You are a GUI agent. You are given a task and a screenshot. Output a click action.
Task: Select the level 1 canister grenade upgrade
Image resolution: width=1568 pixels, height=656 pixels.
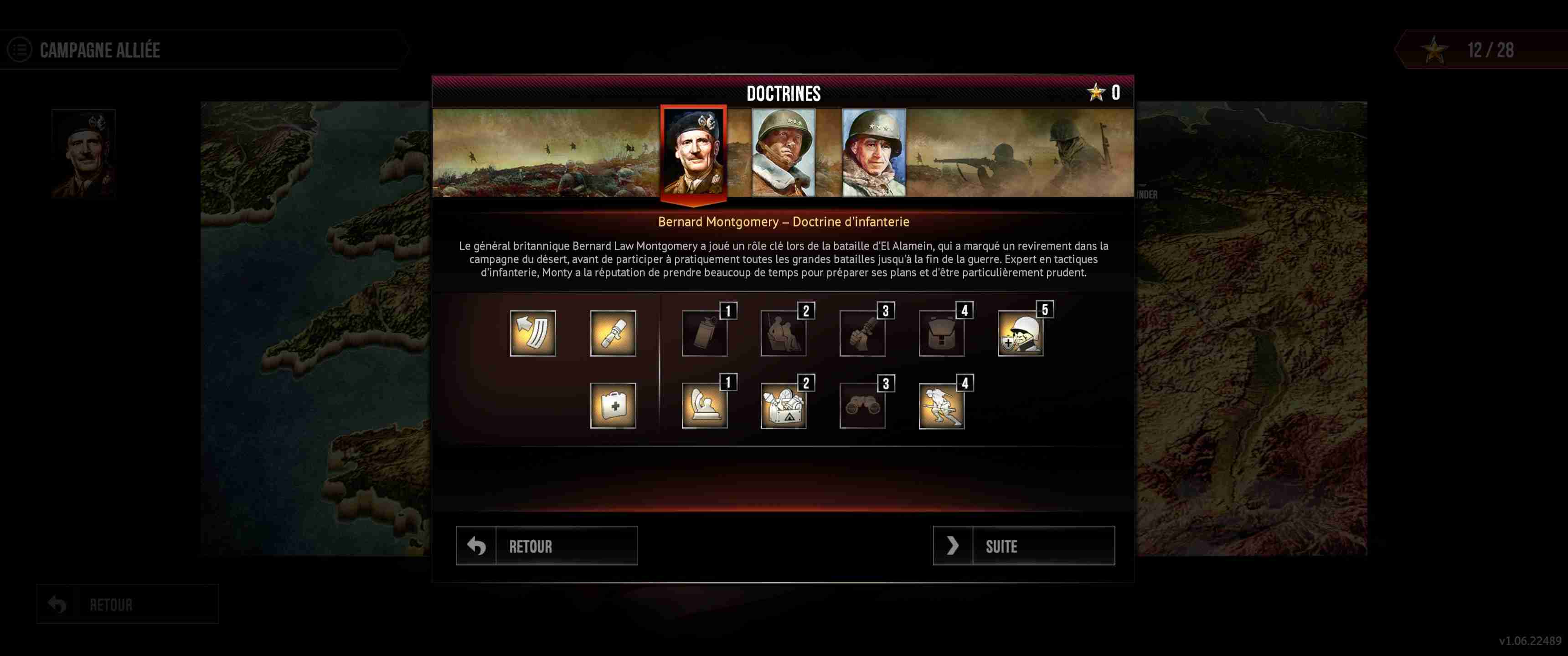pos(704,333)
